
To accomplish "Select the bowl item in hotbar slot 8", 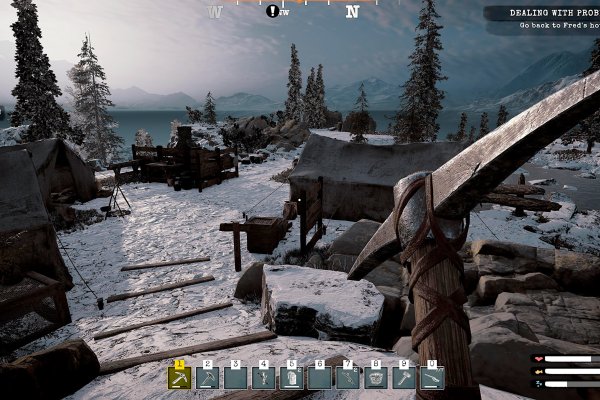I will 376,378.
